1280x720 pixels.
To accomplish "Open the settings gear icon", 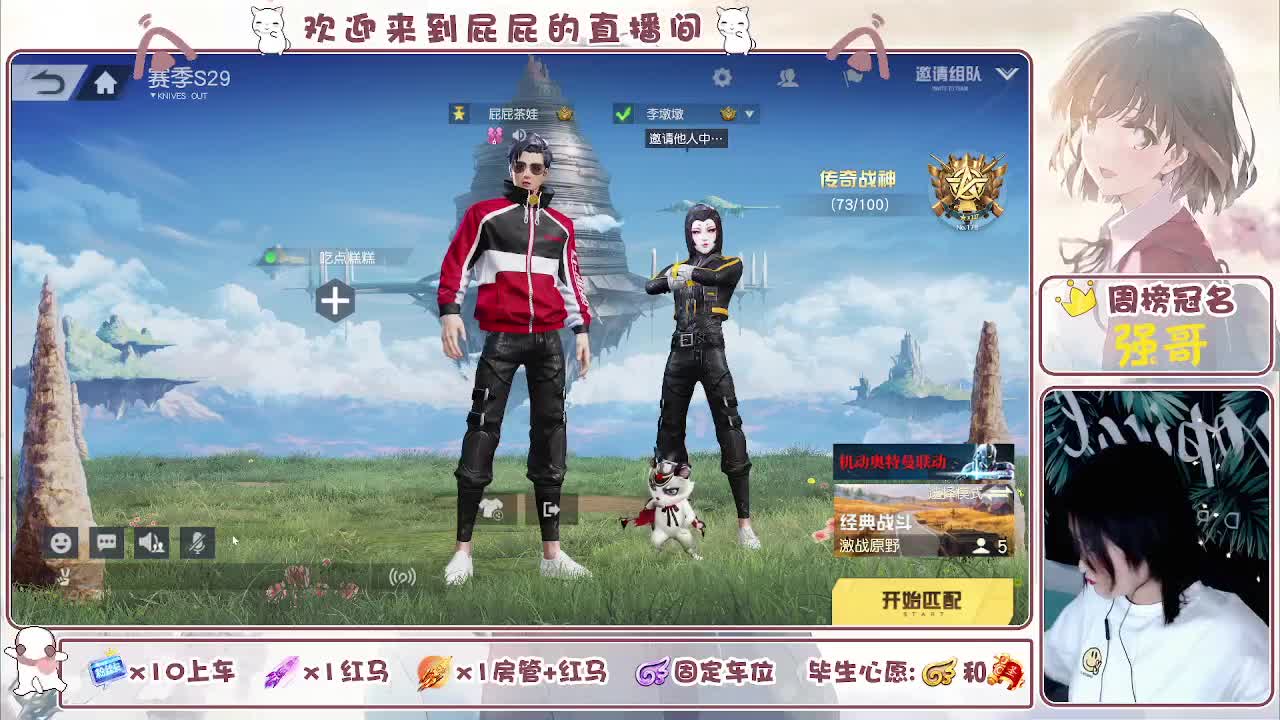I will tap(723, 77).
